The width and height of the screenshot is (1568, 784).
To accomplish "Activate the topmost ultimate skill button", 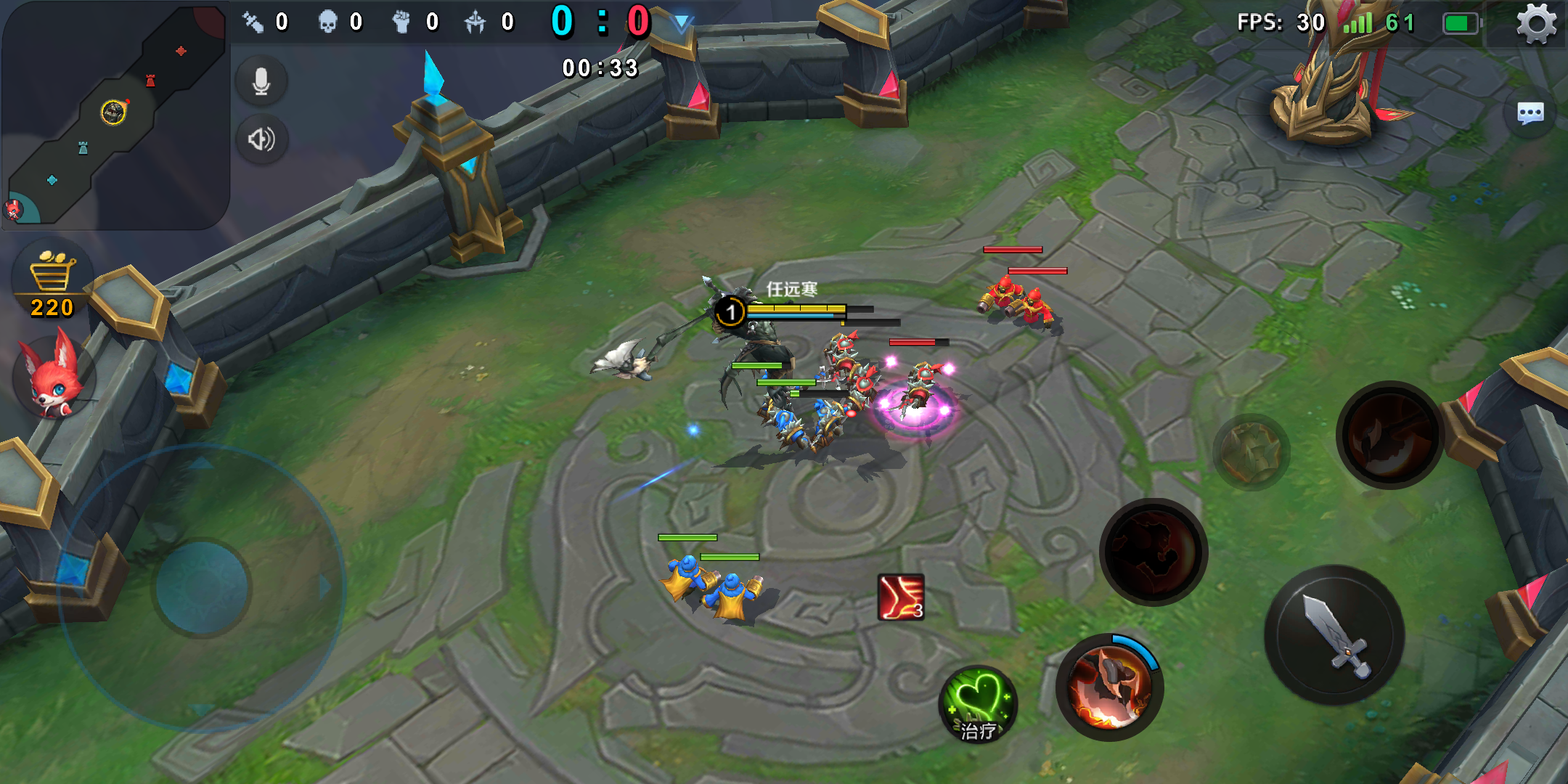I will pos(1389,435).
